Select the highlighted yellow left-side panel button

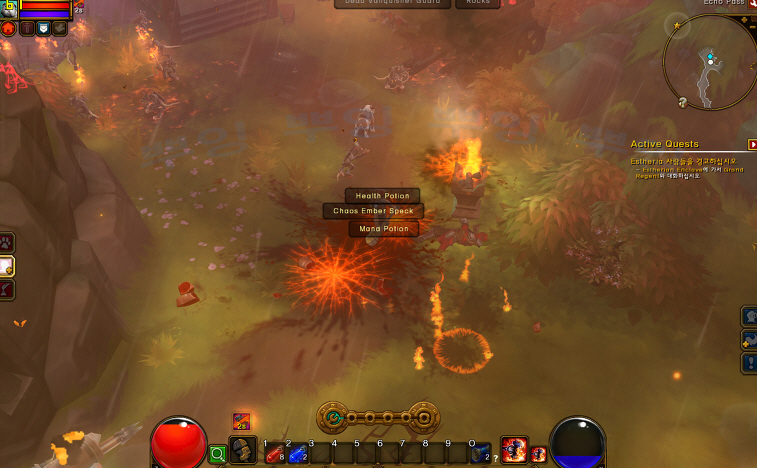(x=7, y=265)
